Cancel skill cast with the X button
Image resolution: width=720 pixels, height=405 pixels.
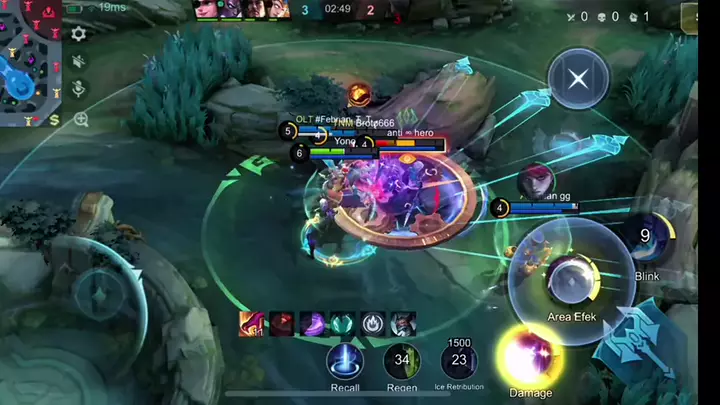coord(577,78)
